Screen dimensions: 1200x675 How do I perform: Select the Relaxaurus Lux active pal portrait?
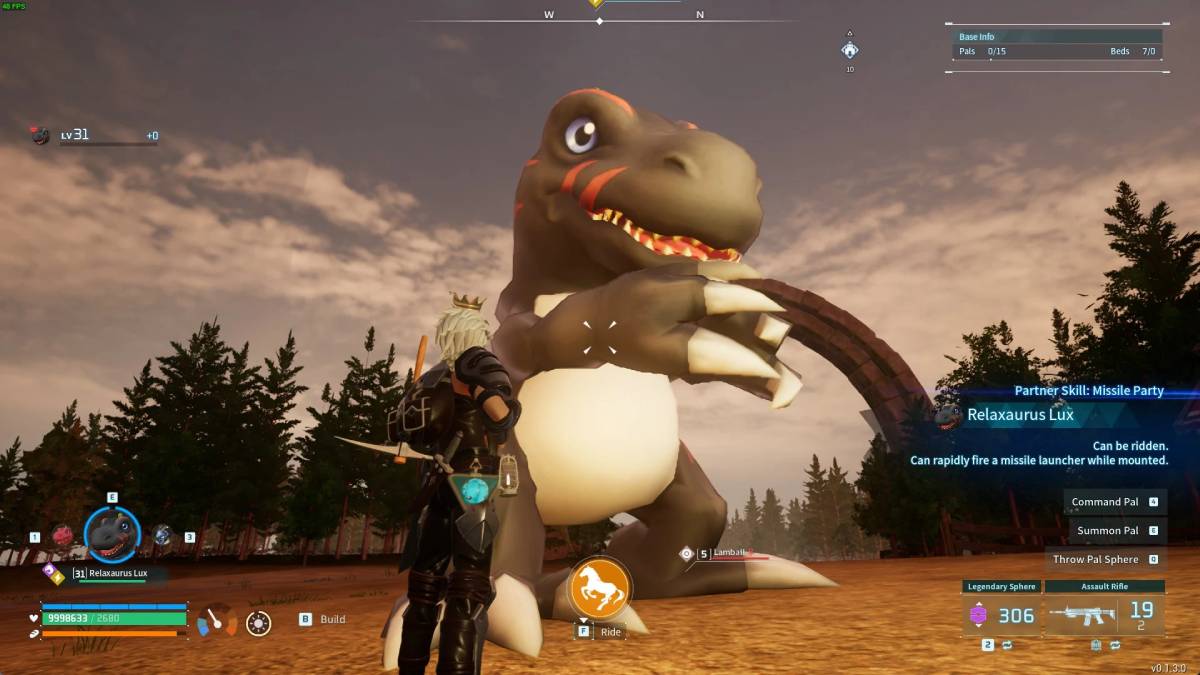coord(112,534)
